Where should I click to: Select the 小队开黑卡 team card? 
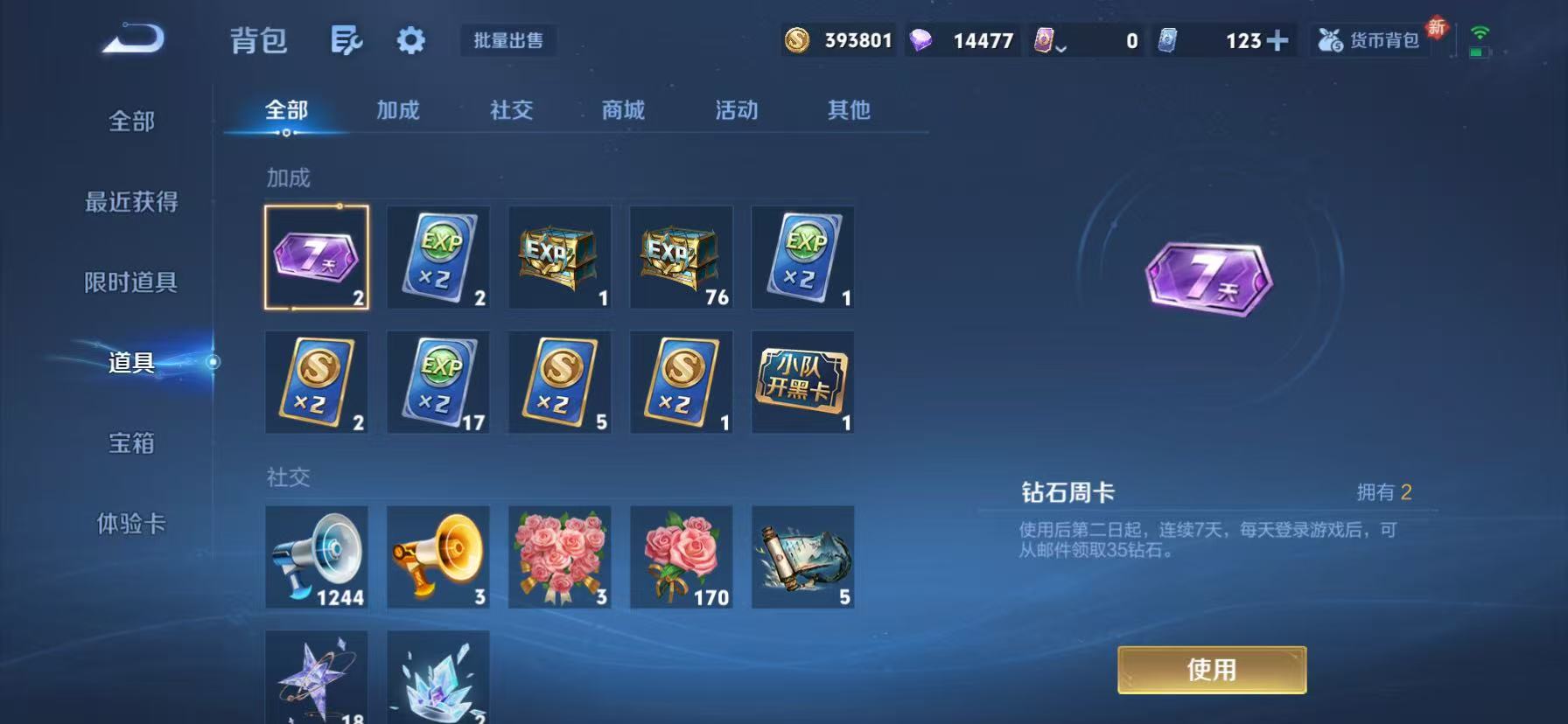[x=802, y=382]
